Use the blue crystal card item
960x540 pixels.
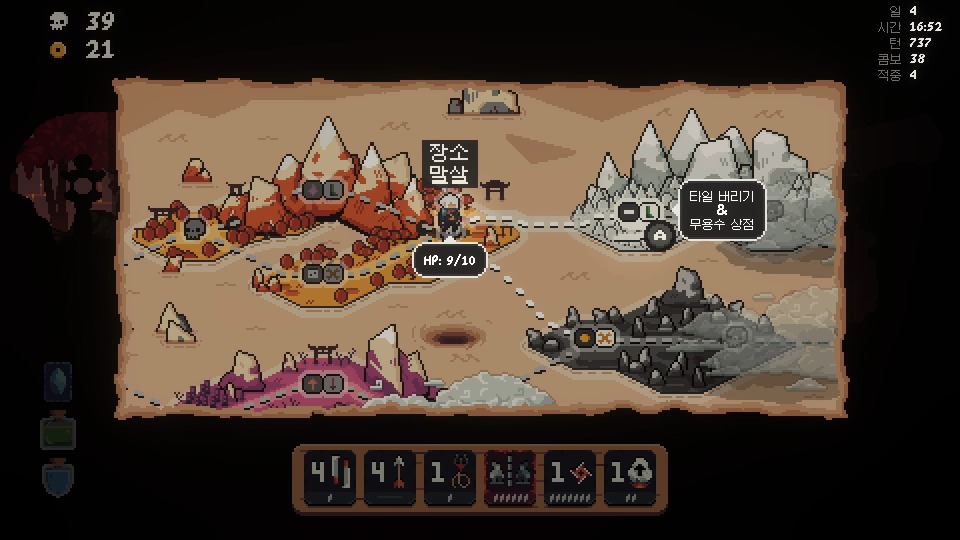[x=58, y=381]
